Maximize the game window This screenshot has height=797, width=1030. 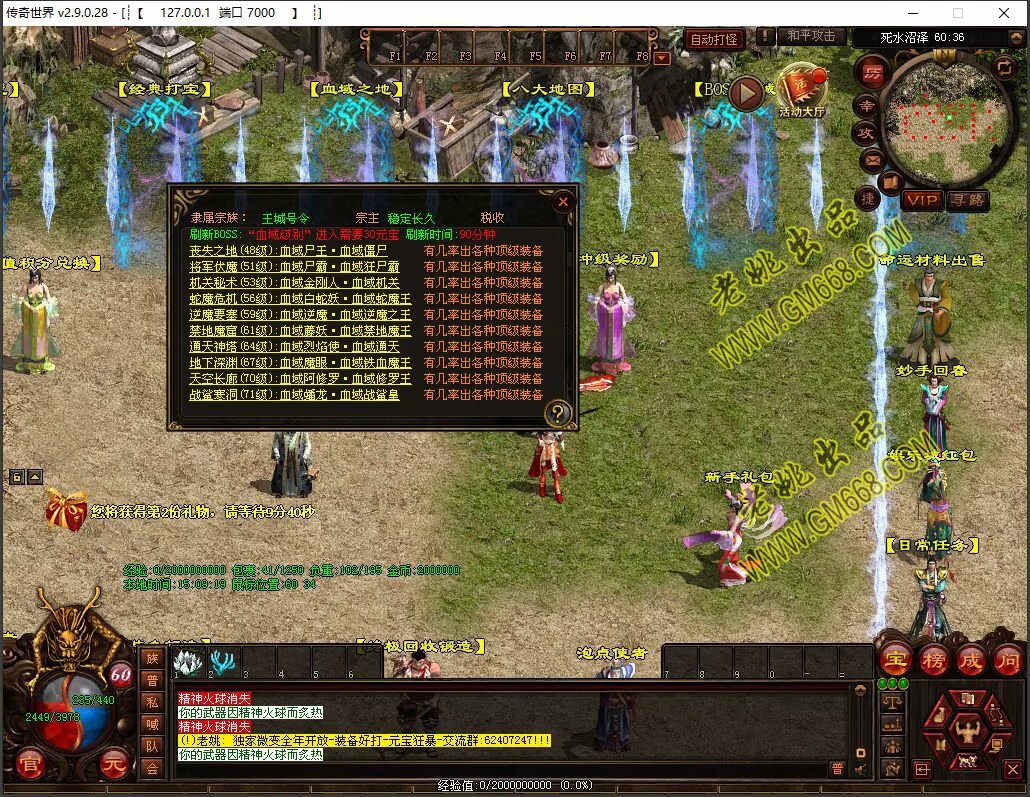(958, 13)
